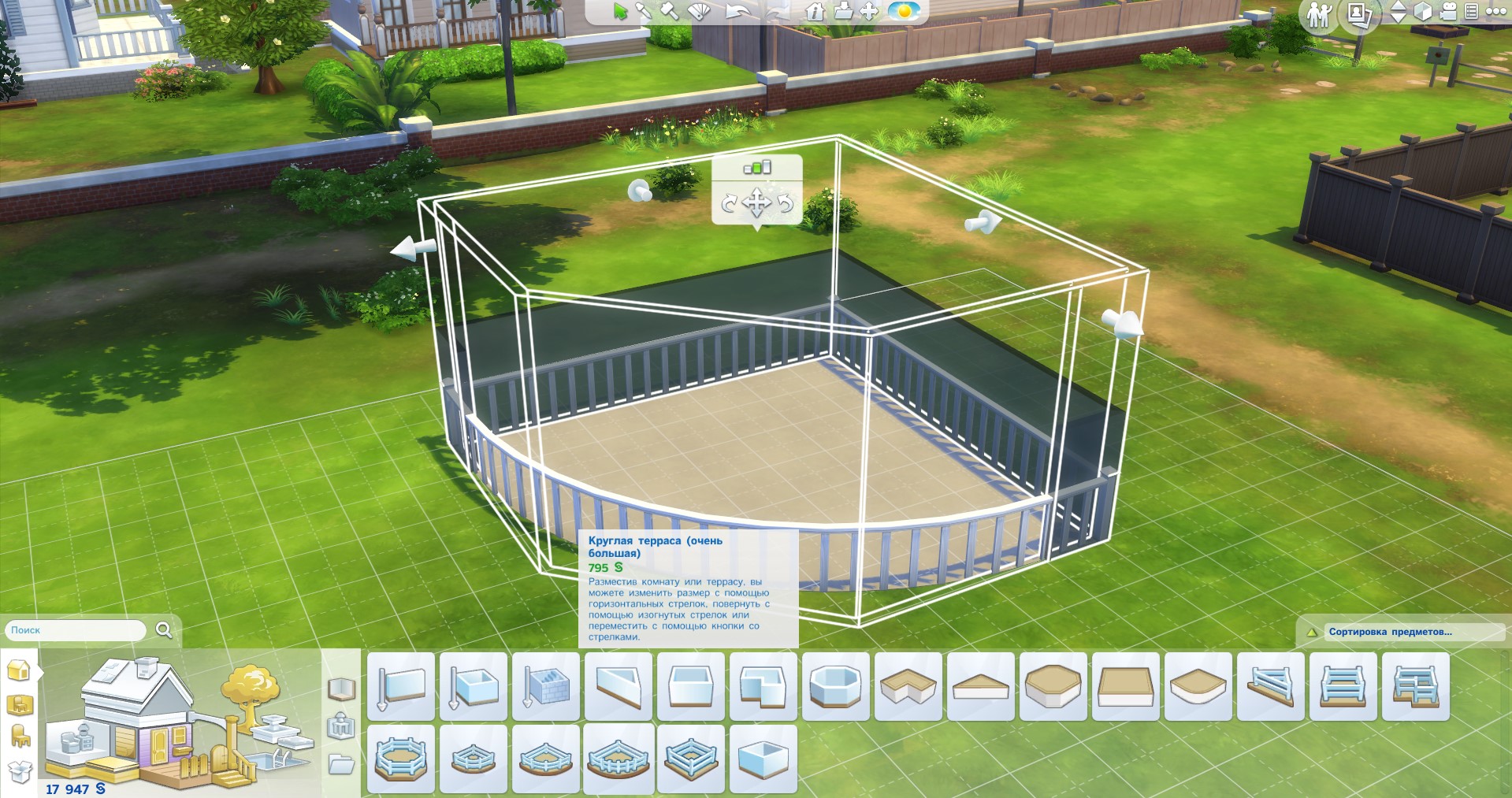
Task: Open the Сортировка предметов sort panel
Action: (x=1390, y=632)
